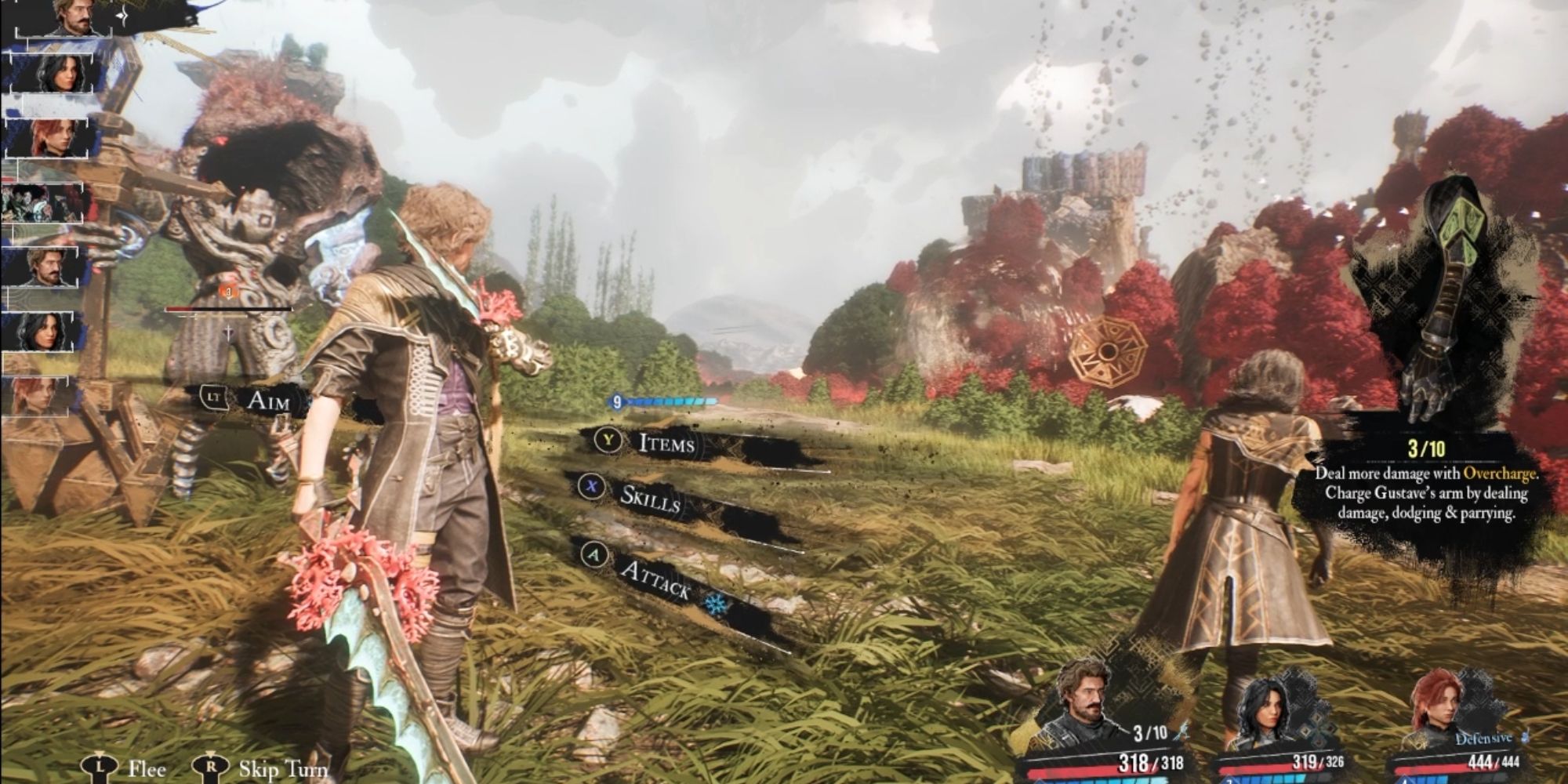Choose the Aim action

(x=267, y=401)
